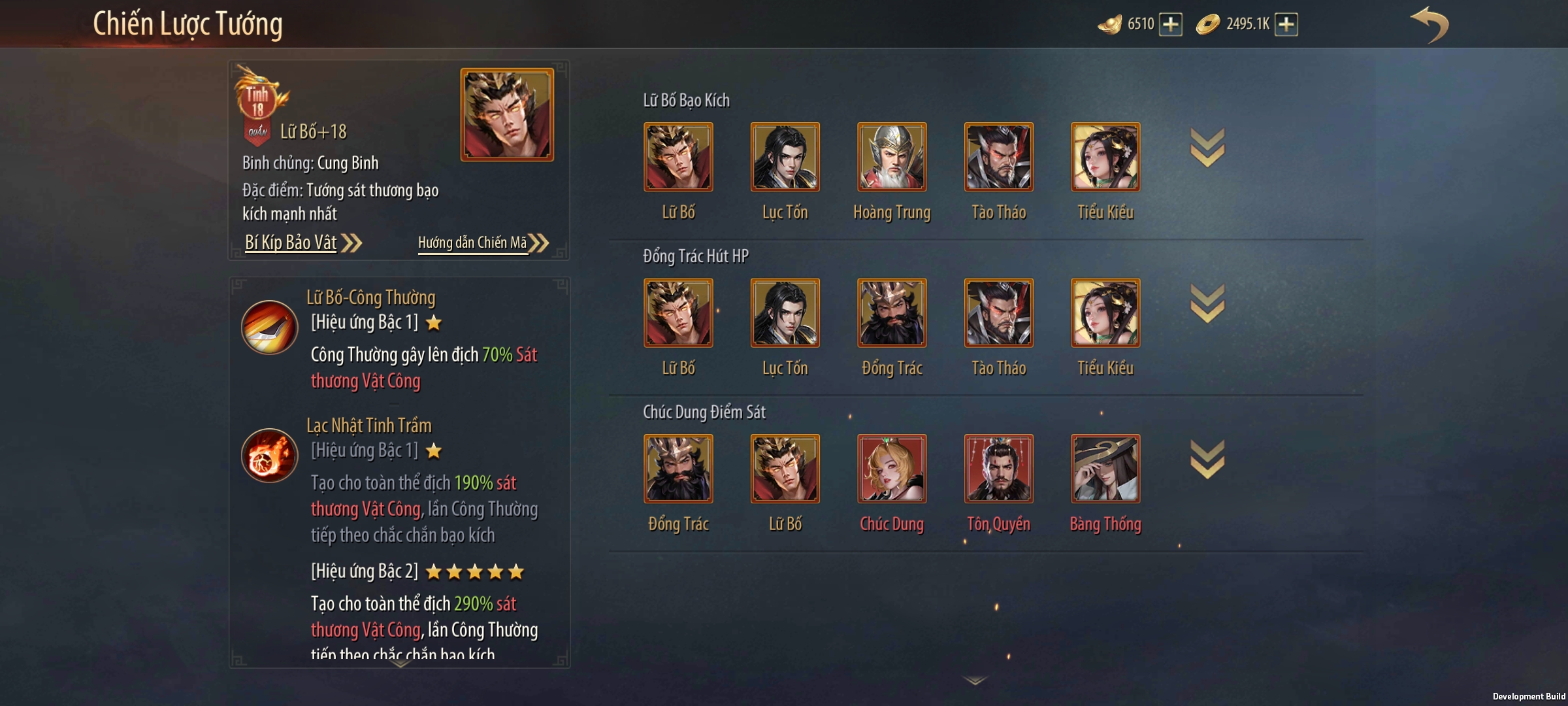Choose the Bàng Thống hero portrait
This screenshot has height=706, width=1568.
pos(1105,469)
